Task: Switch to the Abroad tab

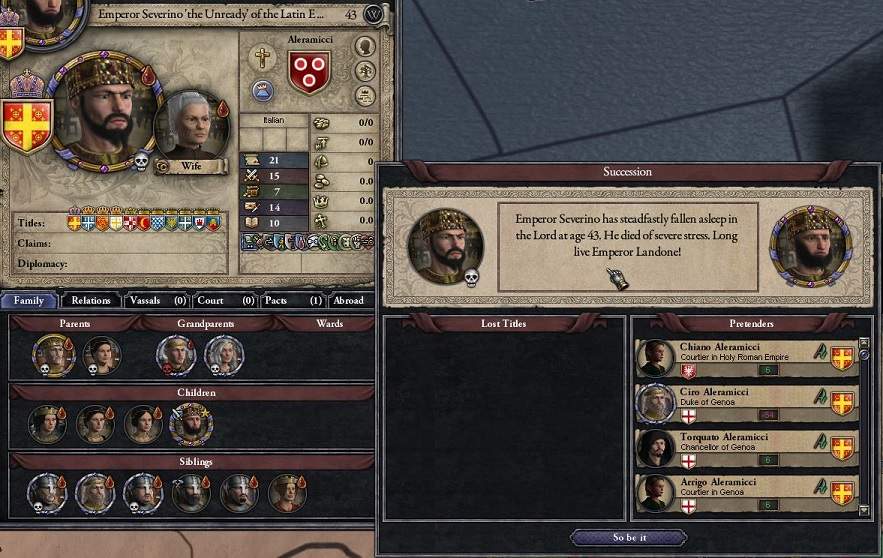Action: coord(348,300)
